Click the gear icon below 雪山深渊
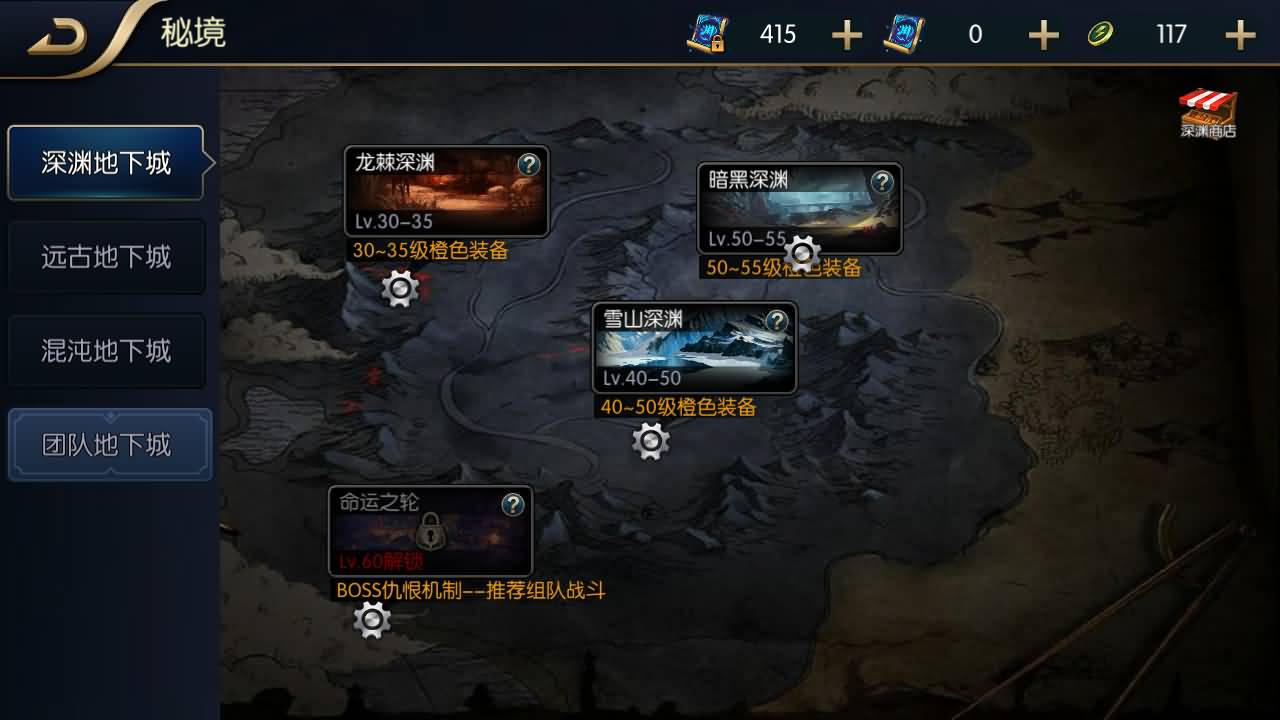 pos(650,440)
